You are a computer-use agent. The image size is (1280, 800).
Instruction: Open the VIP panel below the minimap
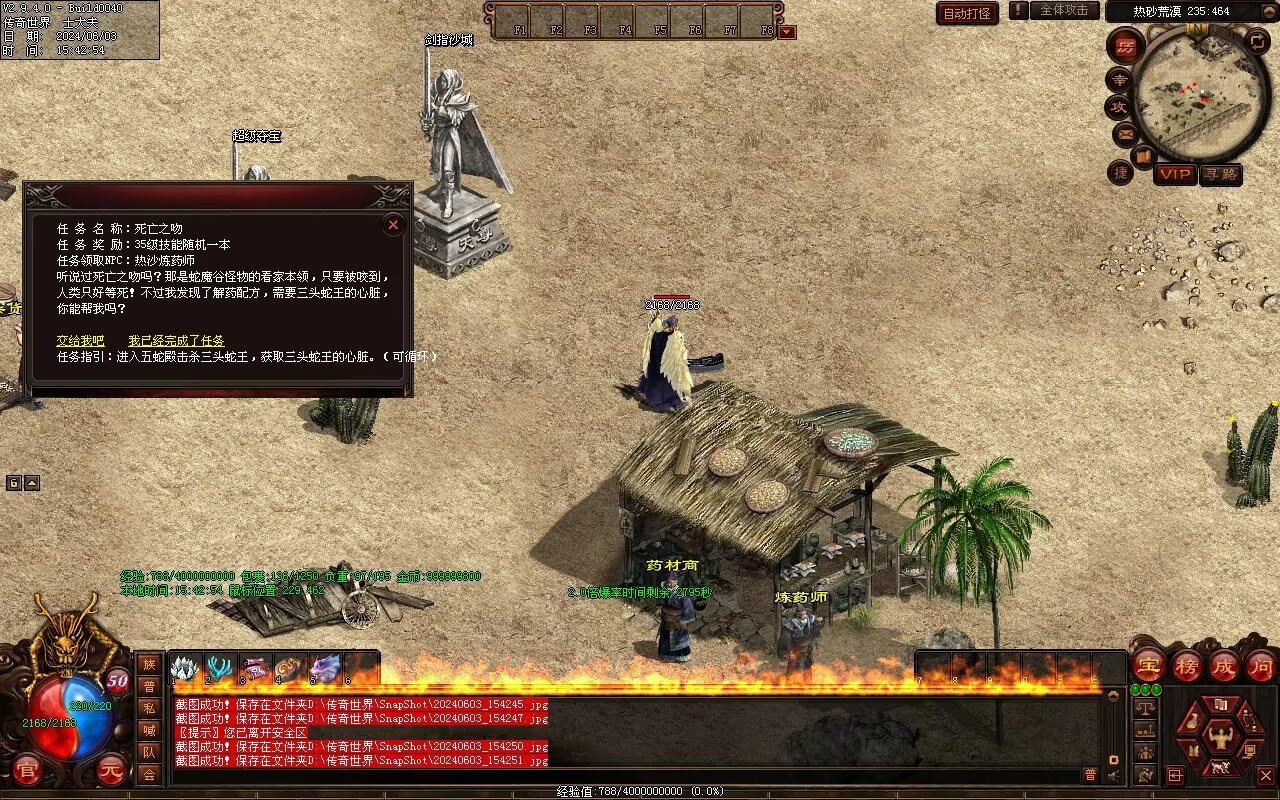tap(1175, 174)
